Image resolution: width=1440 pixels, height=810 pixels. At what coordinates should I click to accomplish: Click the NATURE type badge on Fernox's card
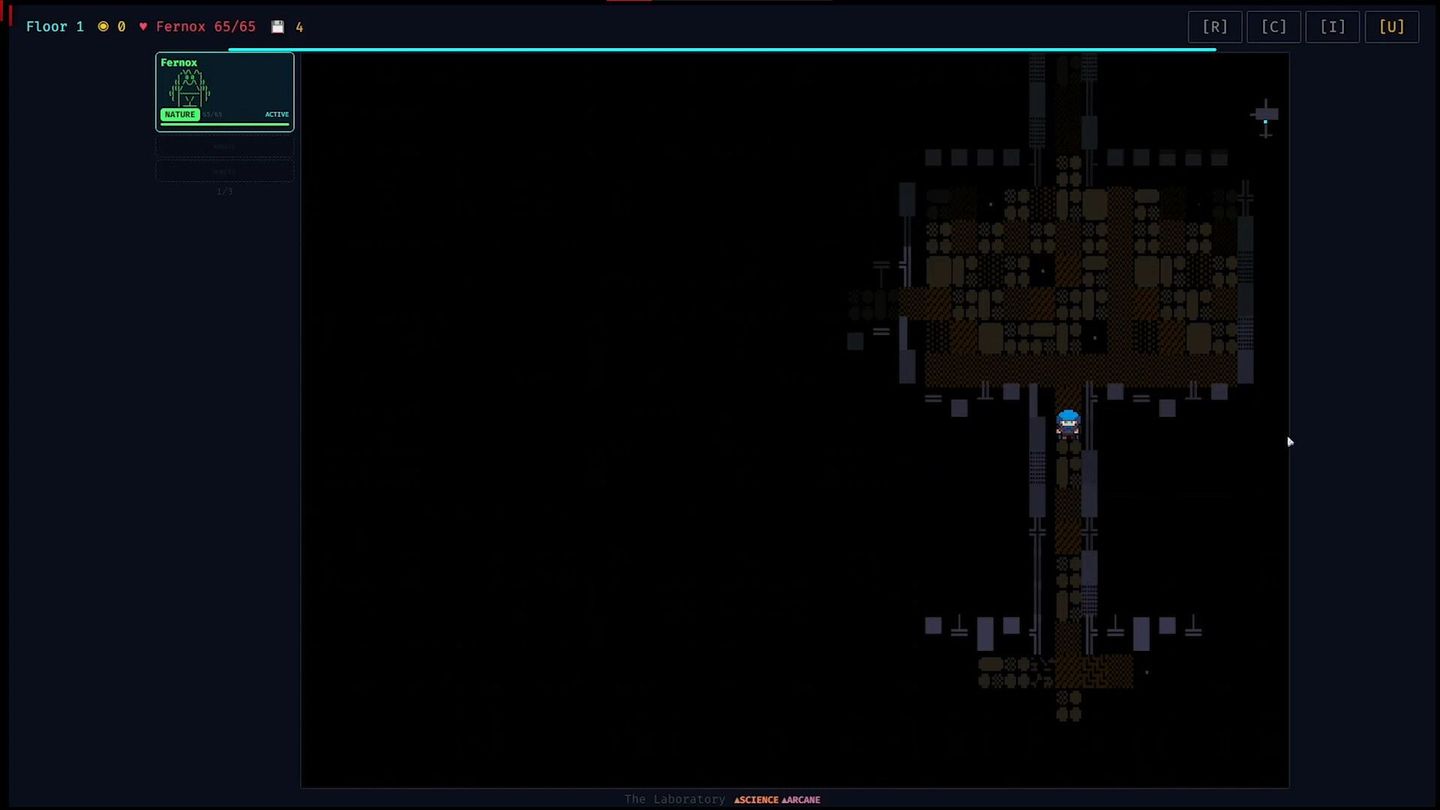(x=180, y=114)
